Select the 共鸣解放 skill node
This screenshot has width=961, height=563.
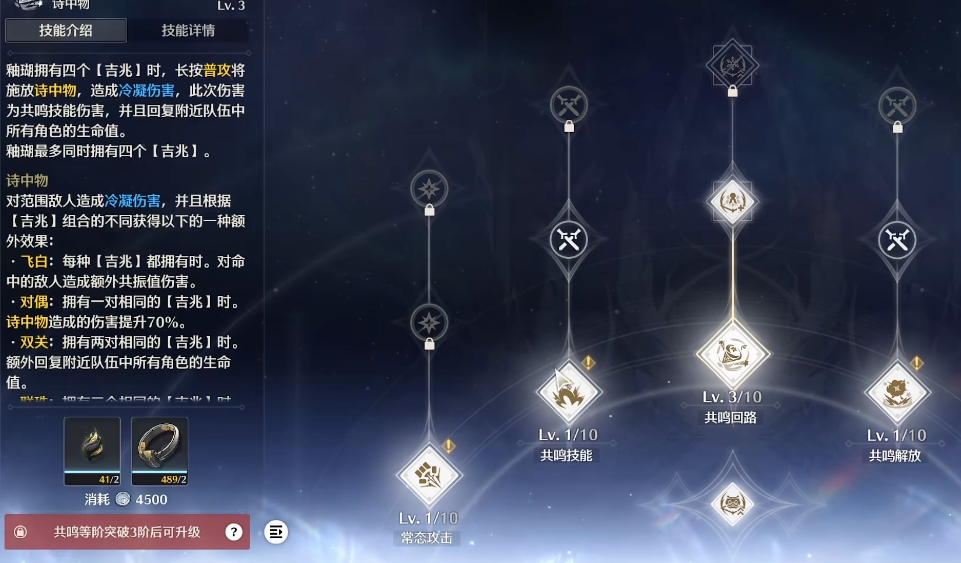897,391
